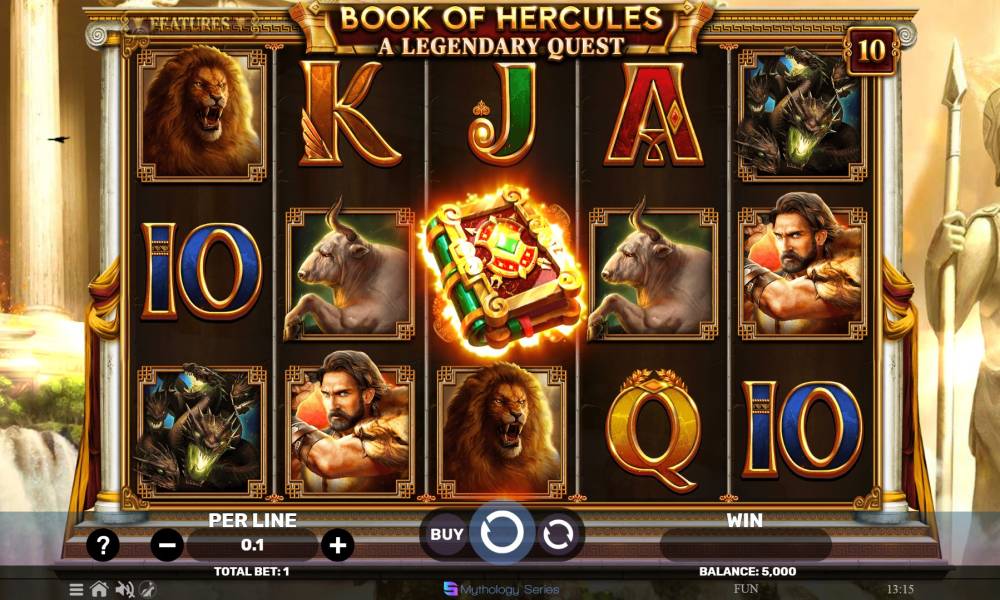Viewport: 1000px width, 600px height.
Task: Show the help info with the question mark
Action: pos(103,545)
